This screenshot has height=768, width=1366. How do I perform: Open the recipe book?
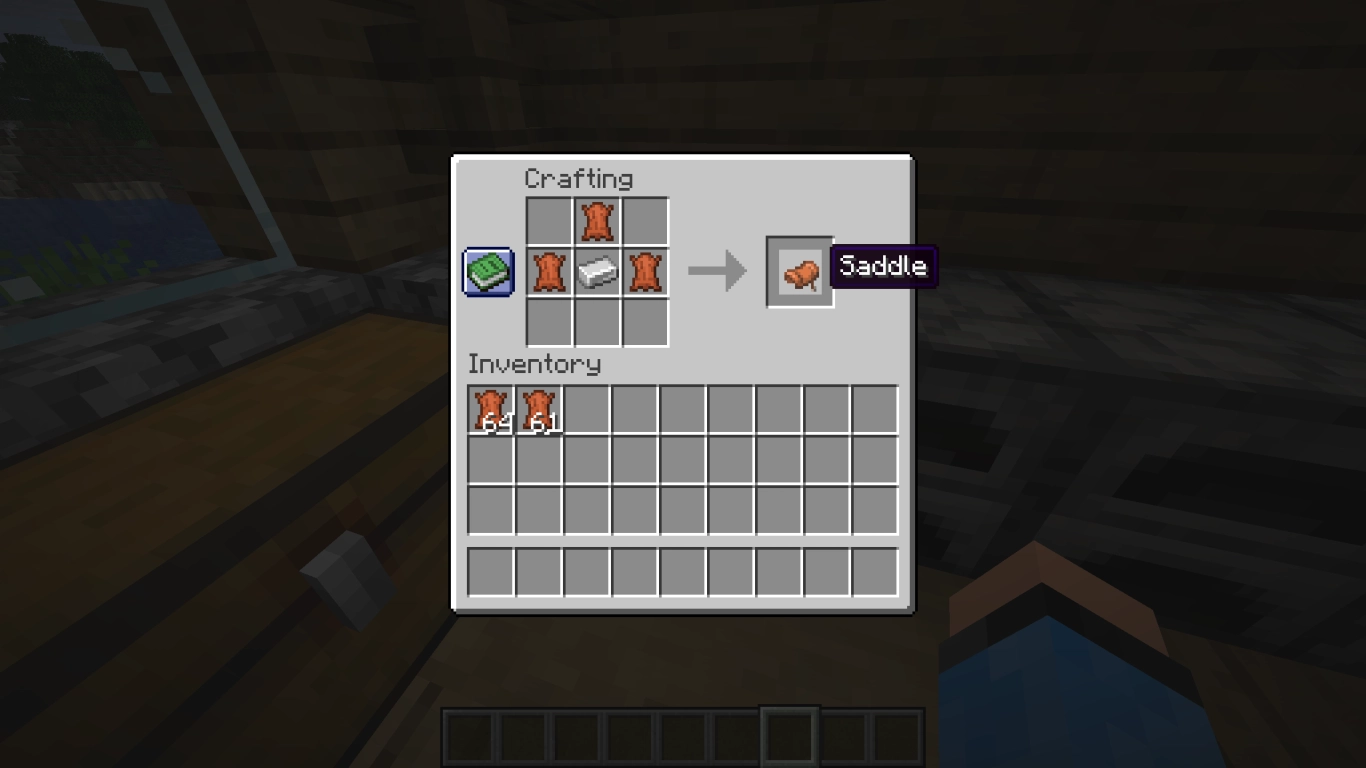tap(487, 270)
